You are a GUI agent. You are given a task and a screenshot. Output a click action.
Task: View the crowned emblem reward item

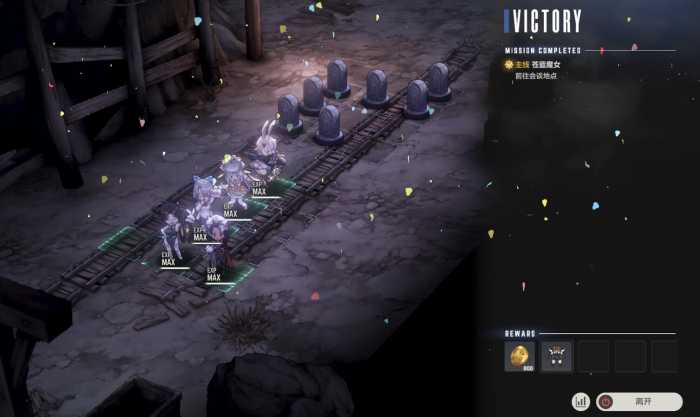tap(556, 356)
